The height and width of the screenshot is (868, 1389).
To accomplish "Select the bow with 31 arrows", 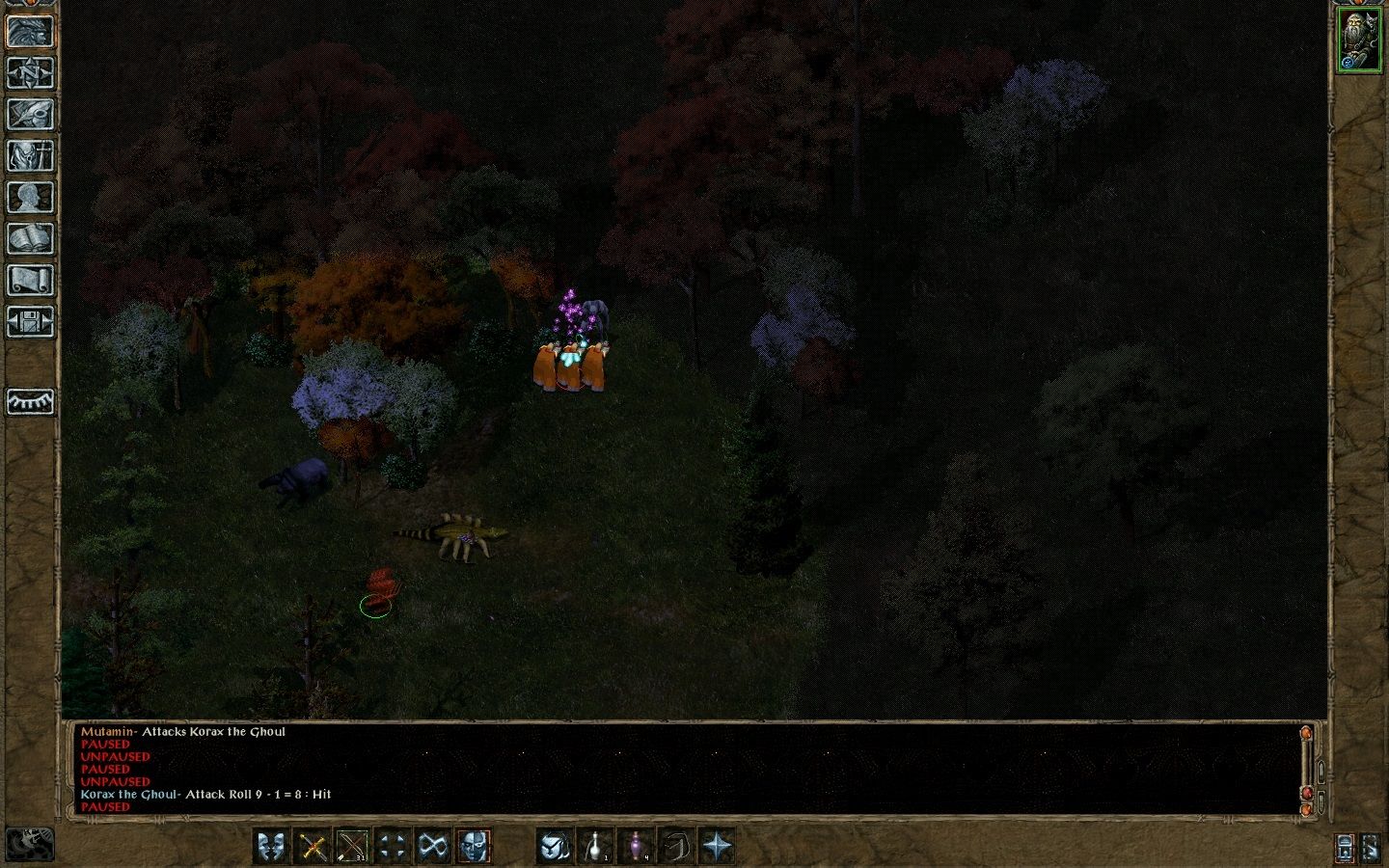I will (352, 847).
